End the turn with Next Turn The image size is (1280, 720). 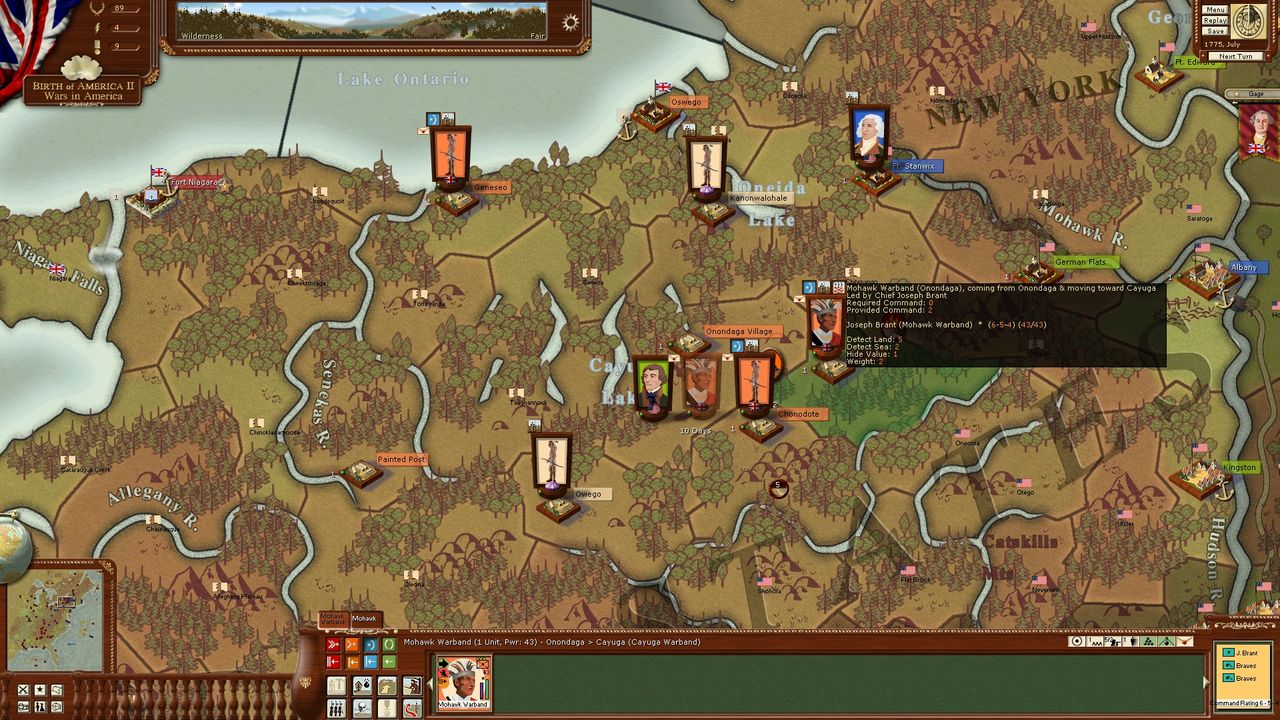click(x=1235, y=56)
